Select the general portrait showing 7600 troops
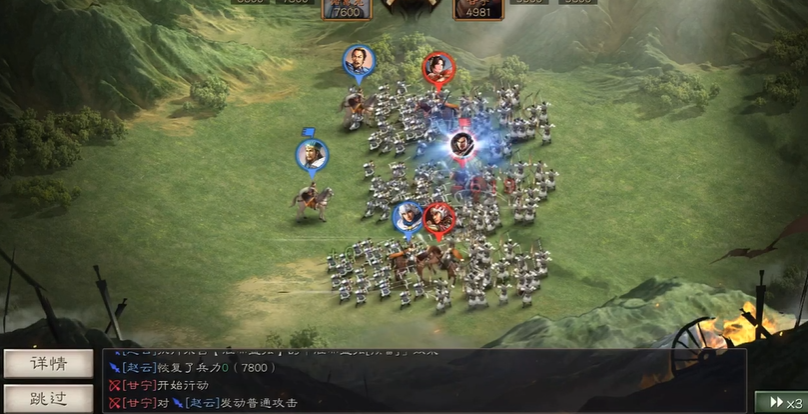 (346, 9)
